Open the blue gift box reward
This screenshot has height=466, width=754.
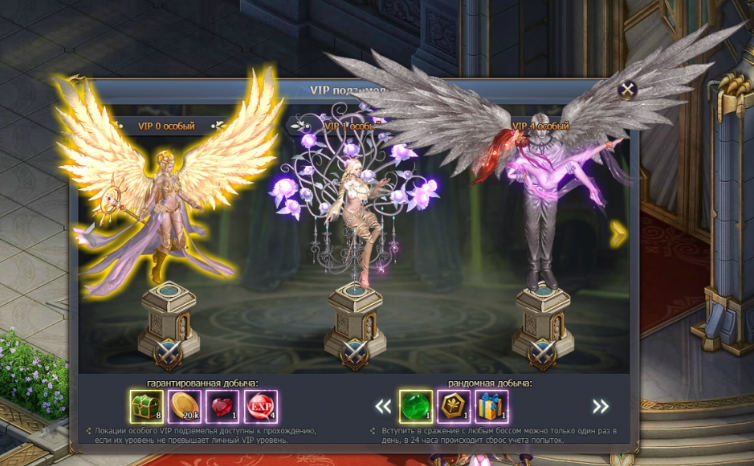492,406
